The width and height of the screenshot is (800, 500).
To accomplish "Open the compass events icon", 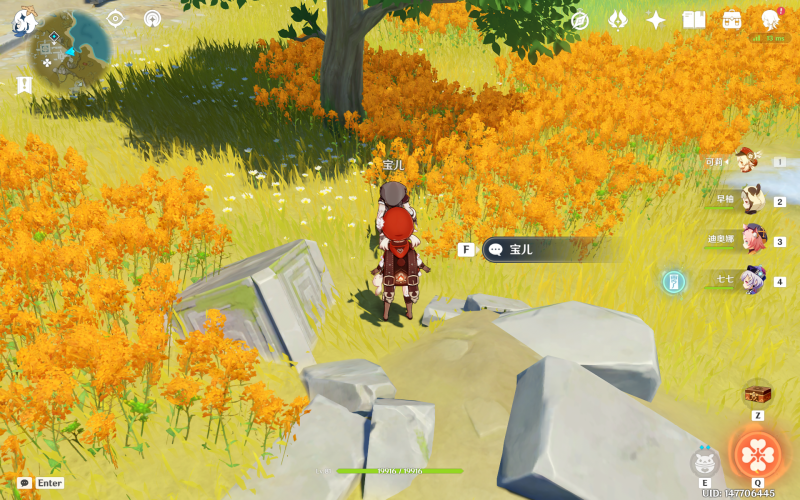I will point(580,20).
